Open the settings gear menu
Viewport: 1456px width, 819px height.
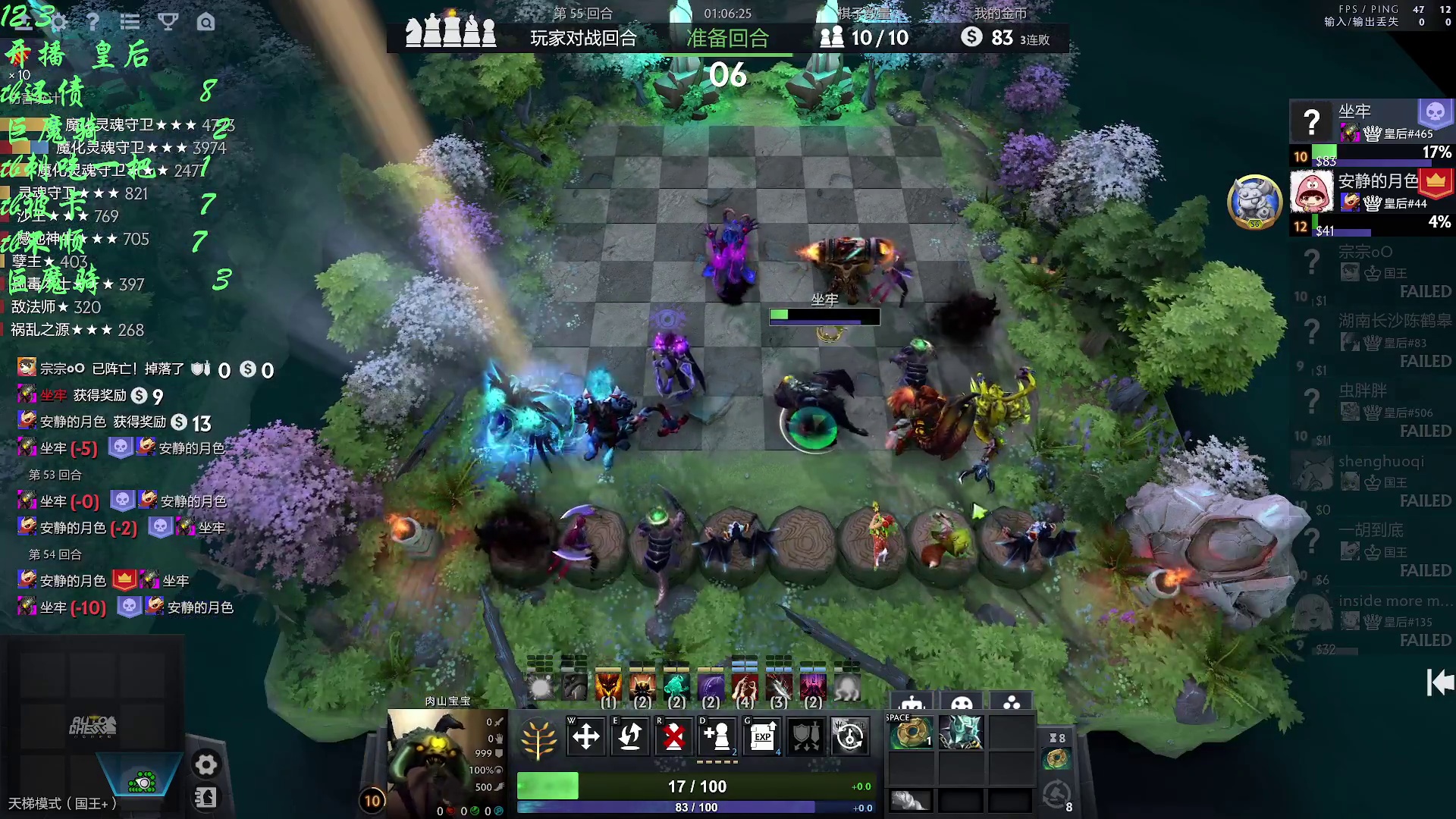(x=58, y=22)
